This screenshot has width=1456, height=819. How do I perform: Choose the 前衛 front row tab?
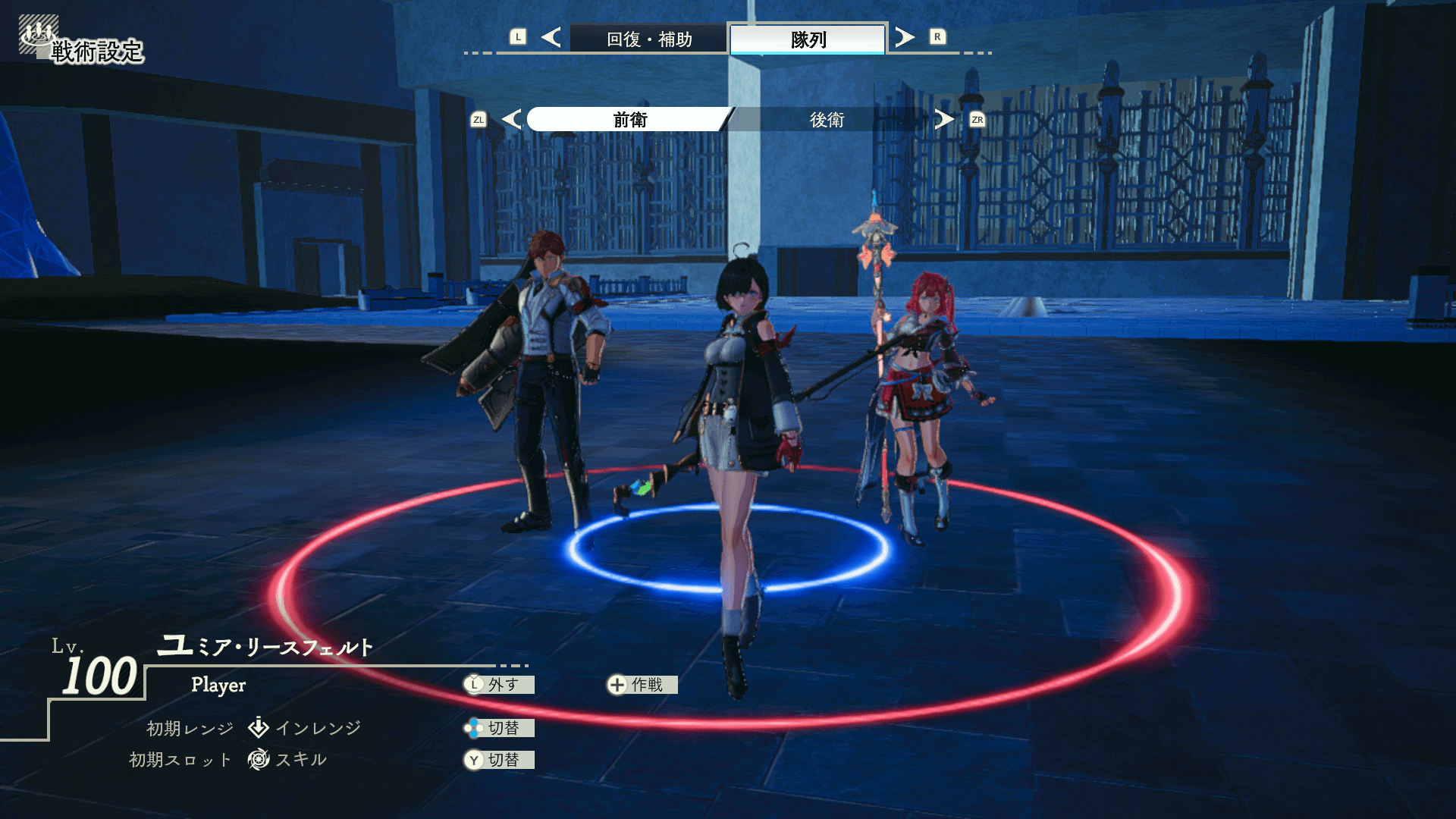tap(629, 120)
